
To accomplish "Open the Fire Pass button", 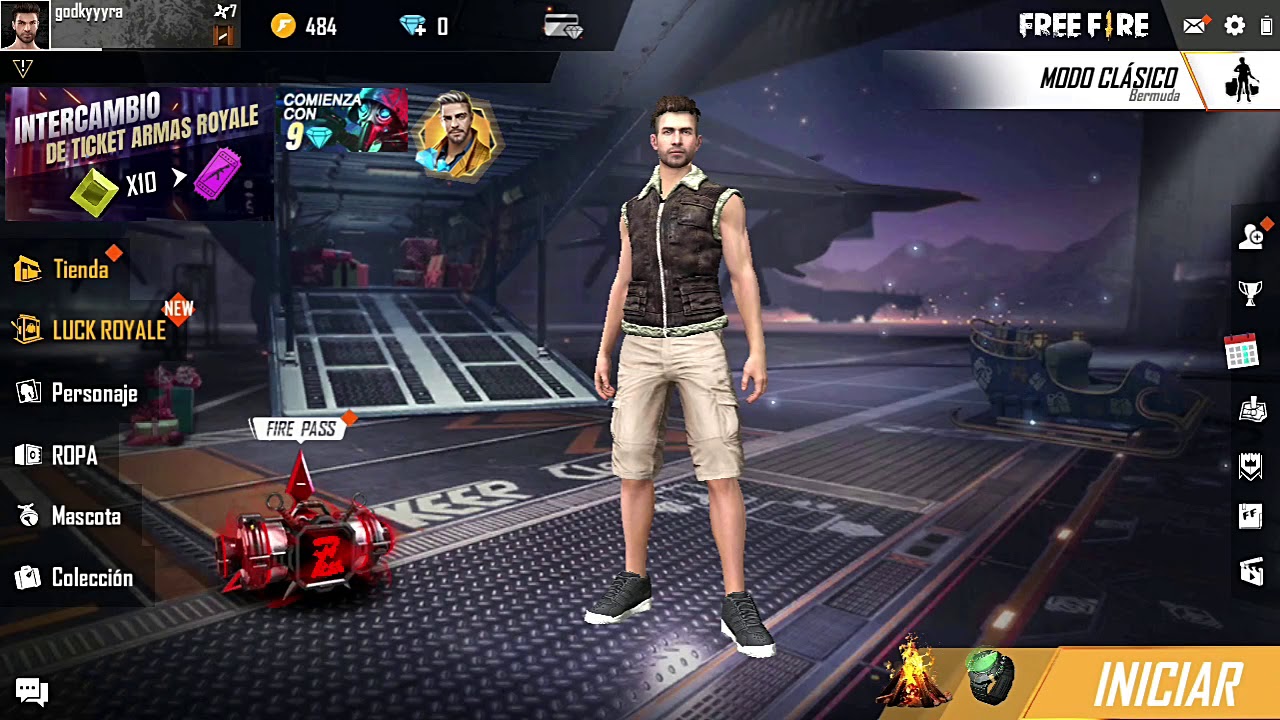I will pos(300,430).
